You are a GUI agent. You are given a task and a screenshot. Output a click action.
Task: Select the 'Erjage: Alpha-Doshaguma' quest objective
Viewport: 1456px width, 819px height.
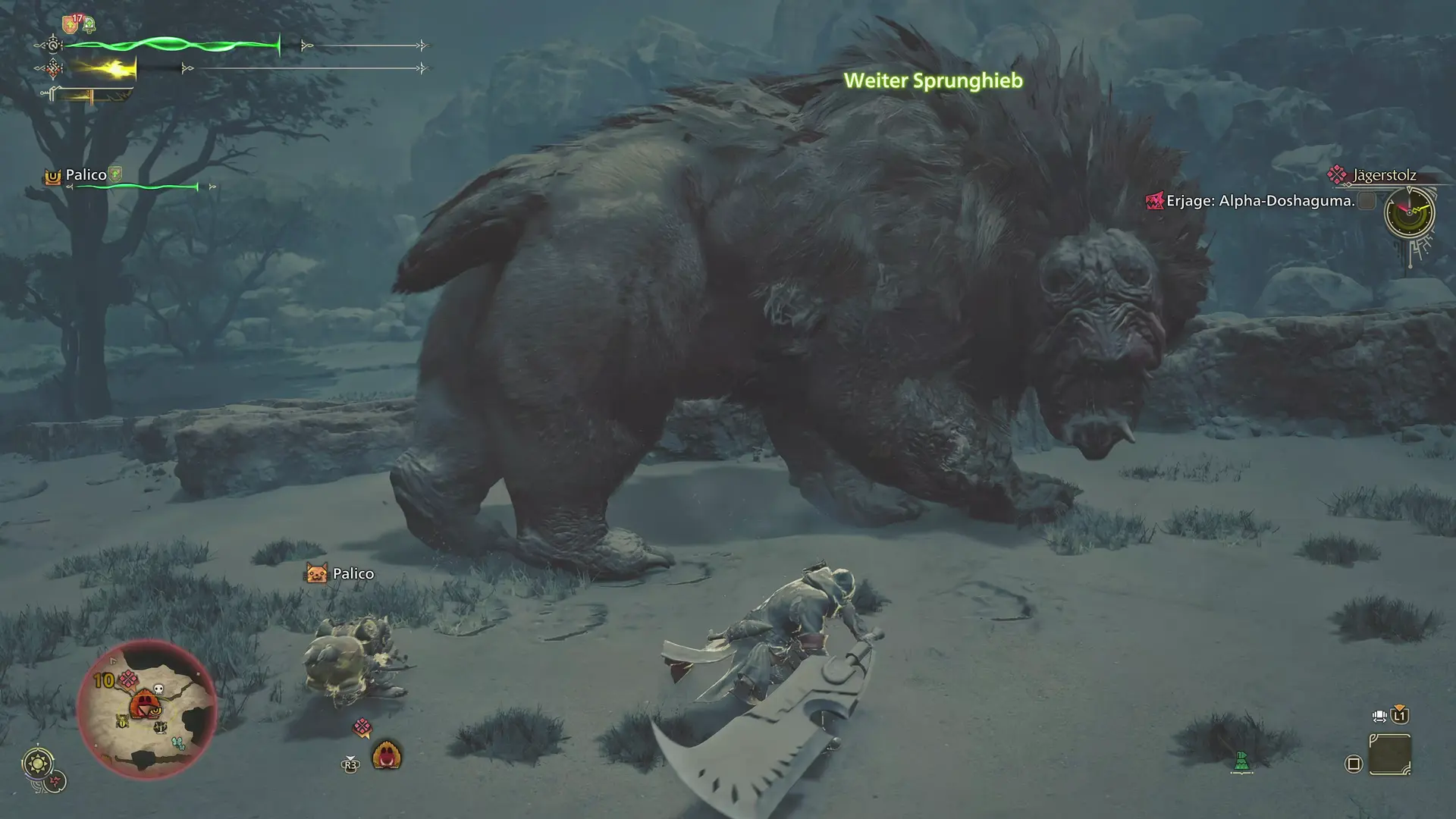[x=1260, y=201]
